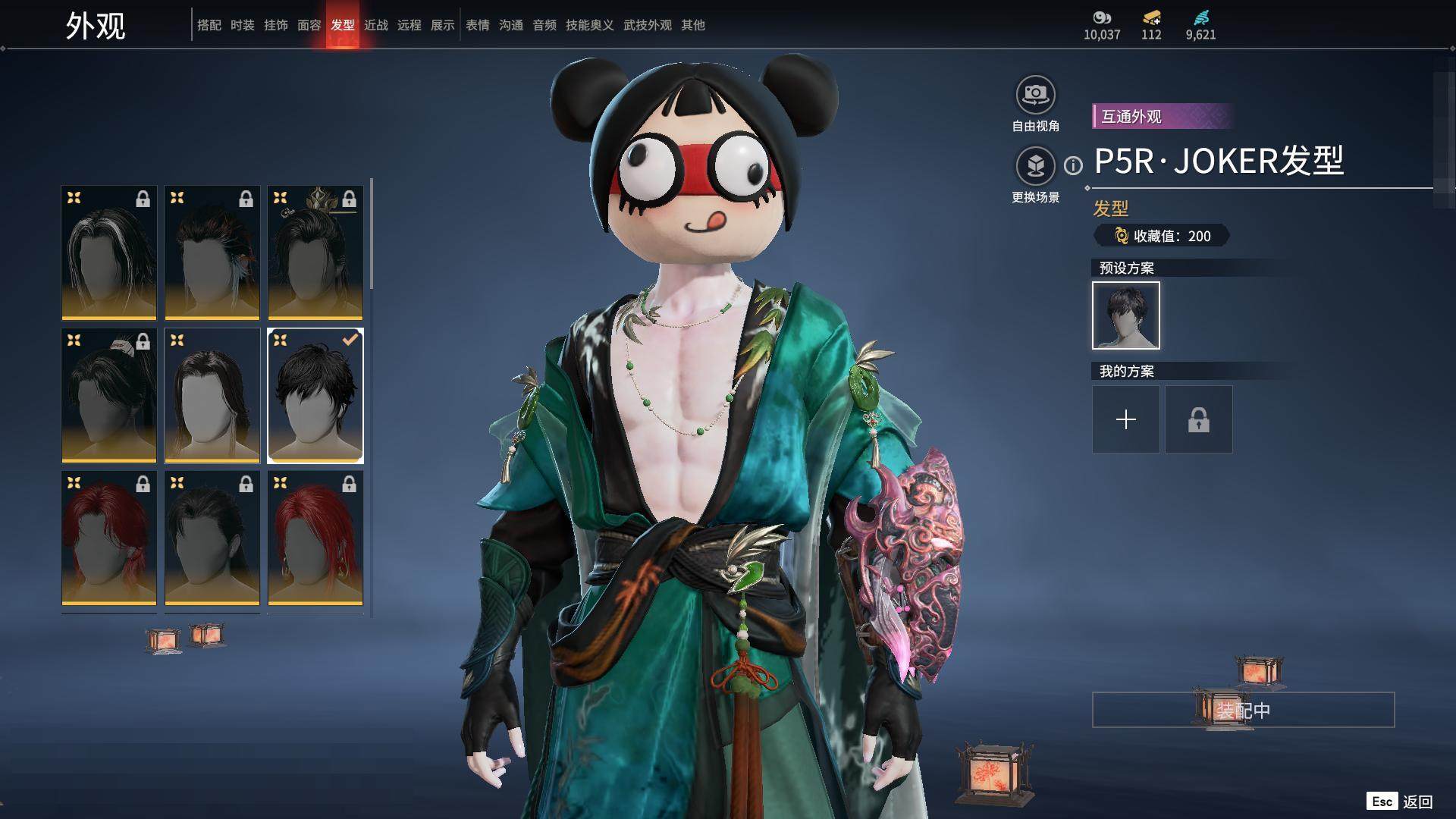Viewport: 1456px width, 819px height.
Task: Open the 音频 audio tab
Action: (544, 25)
